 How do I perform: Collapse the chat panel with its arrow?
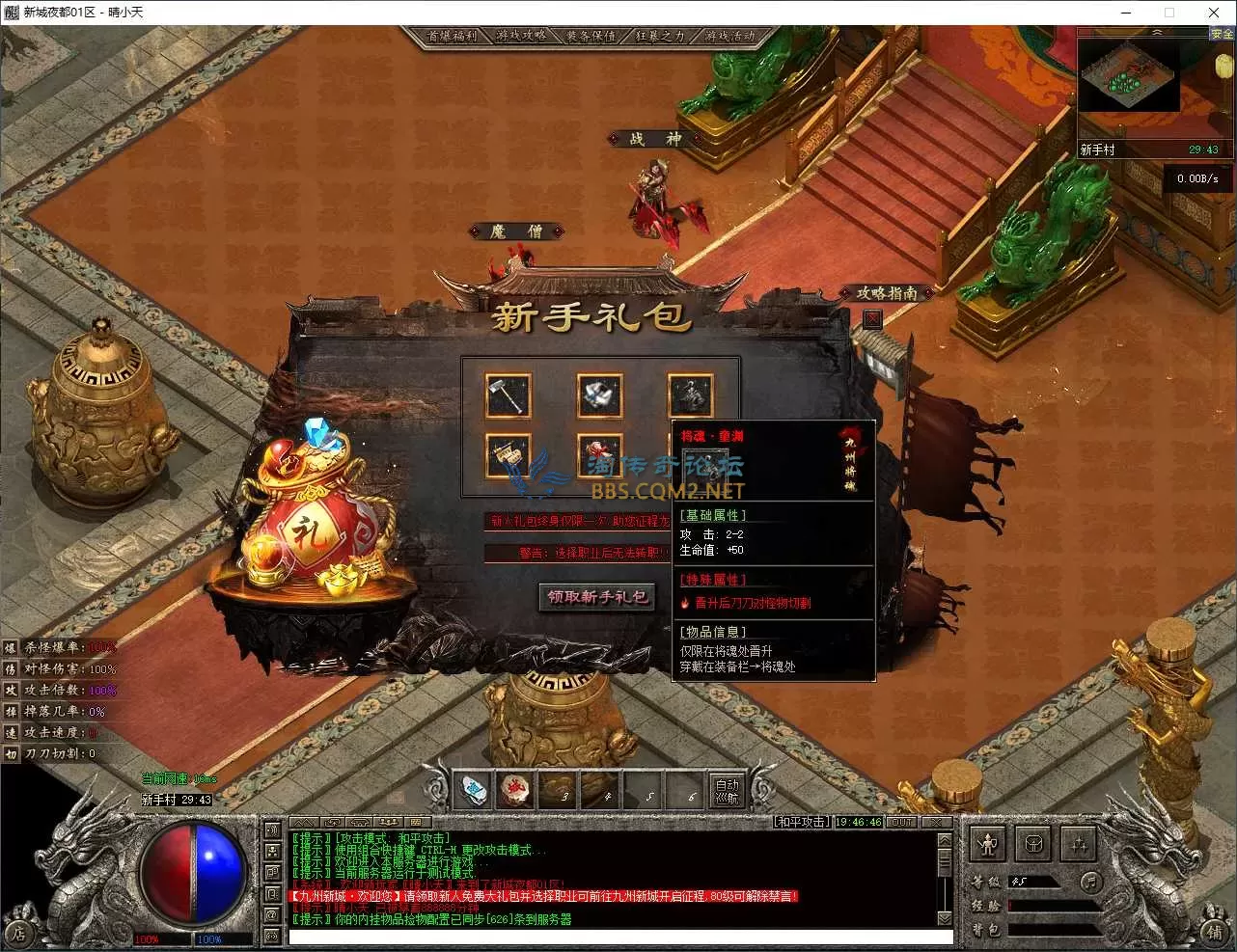(x=303, y=821)
